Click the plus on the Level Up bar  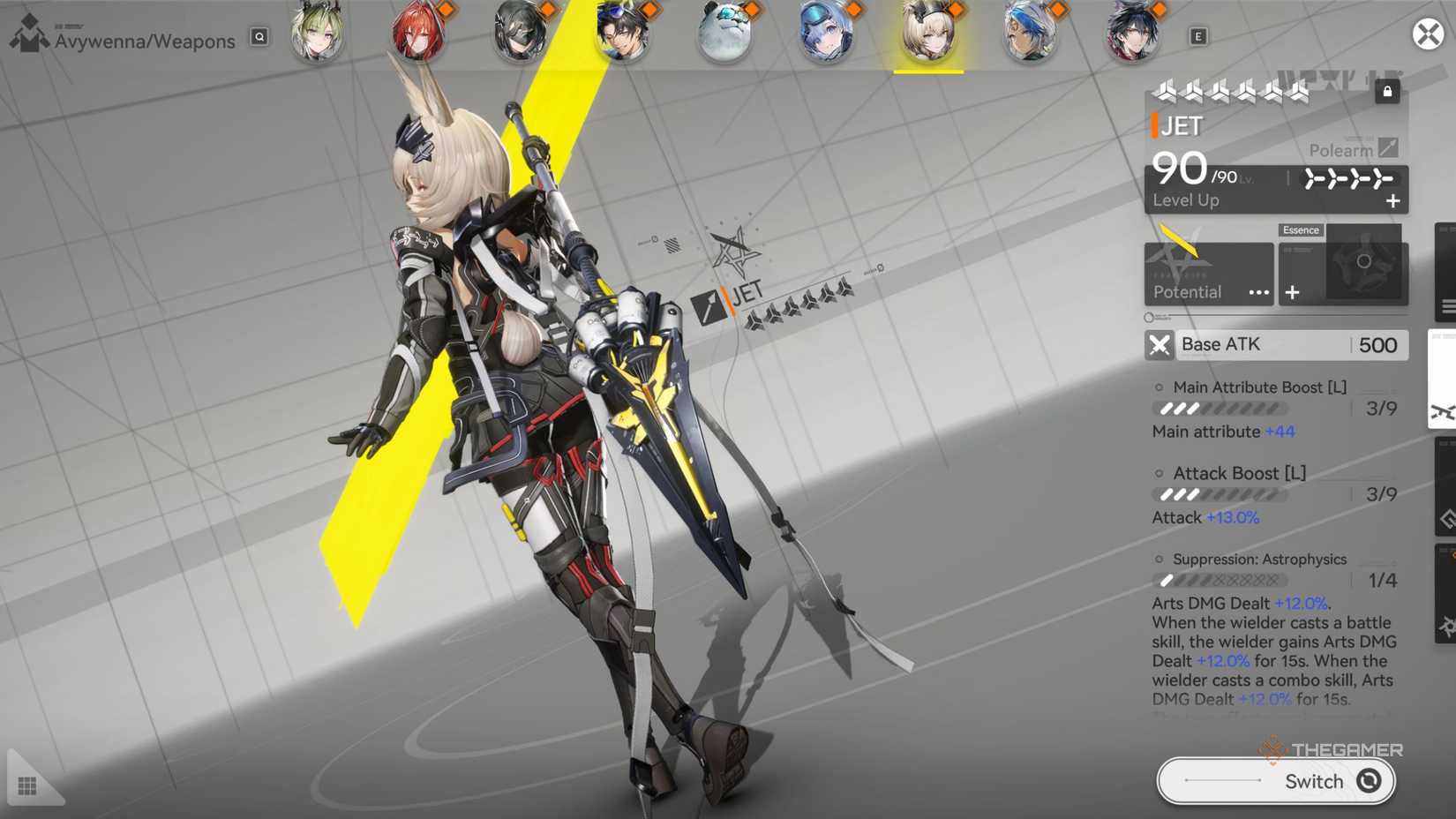pyautogui.click(x=1394, y=200)
